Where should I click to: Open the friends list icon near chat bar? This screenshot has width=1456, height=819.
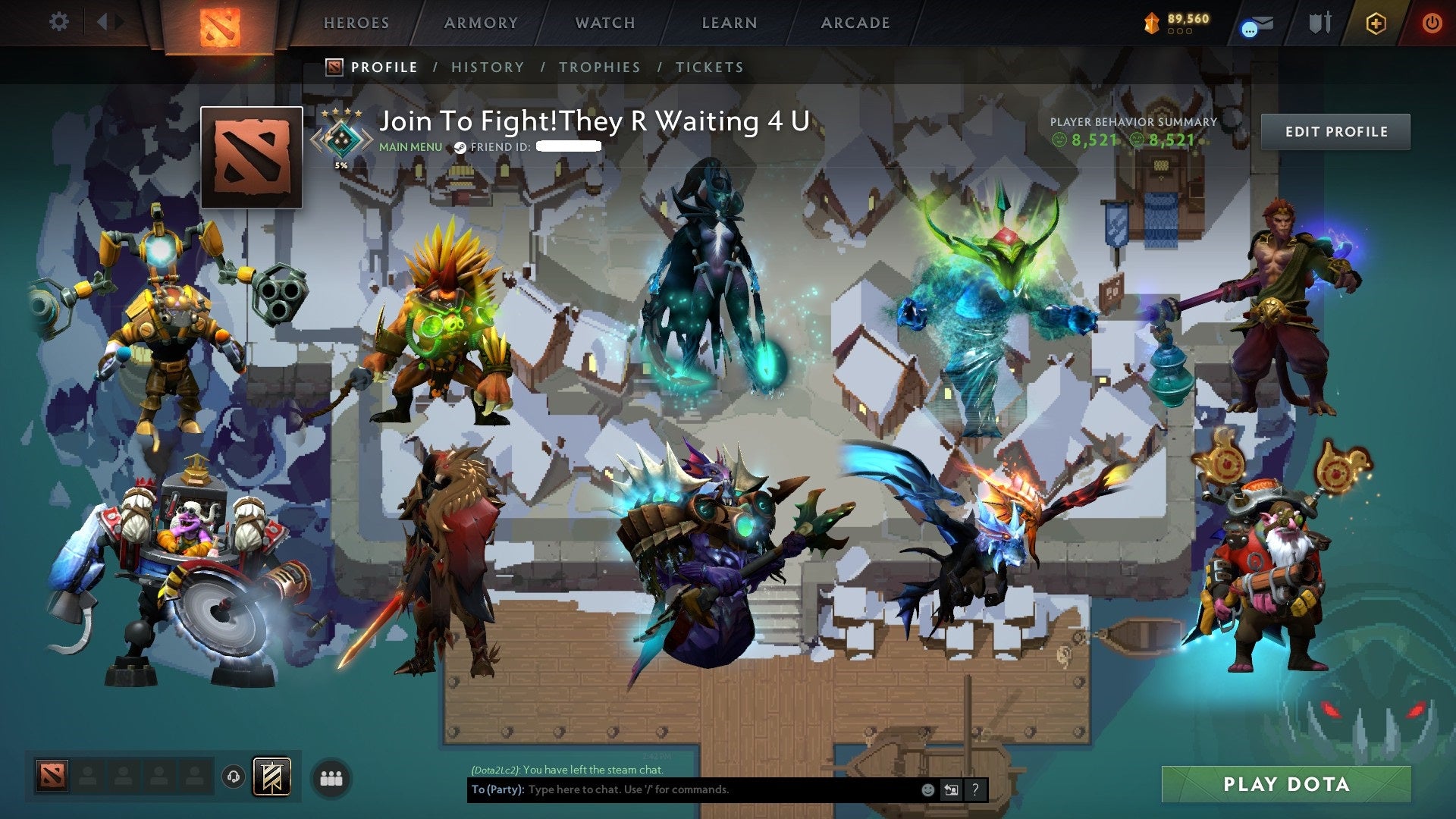click(329, 776)
